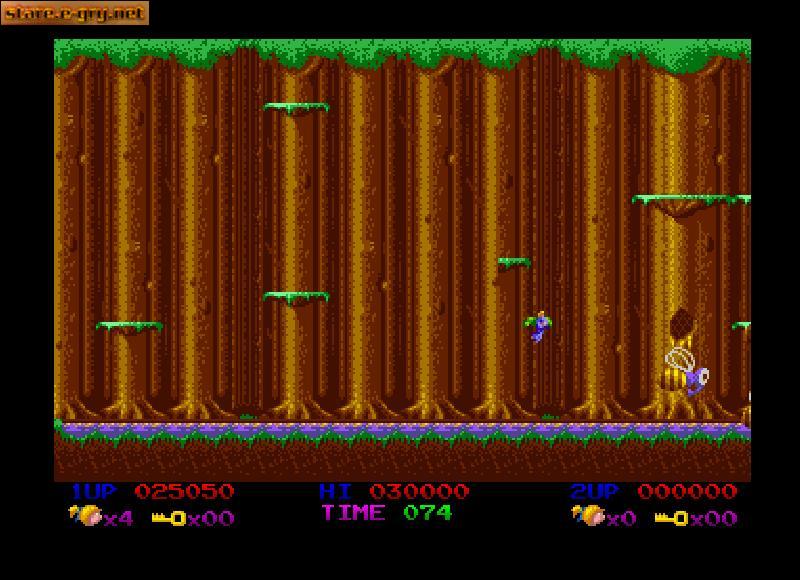800x580 pixels.
Task: Click player one's golden key icon
Action: (169, 518)
